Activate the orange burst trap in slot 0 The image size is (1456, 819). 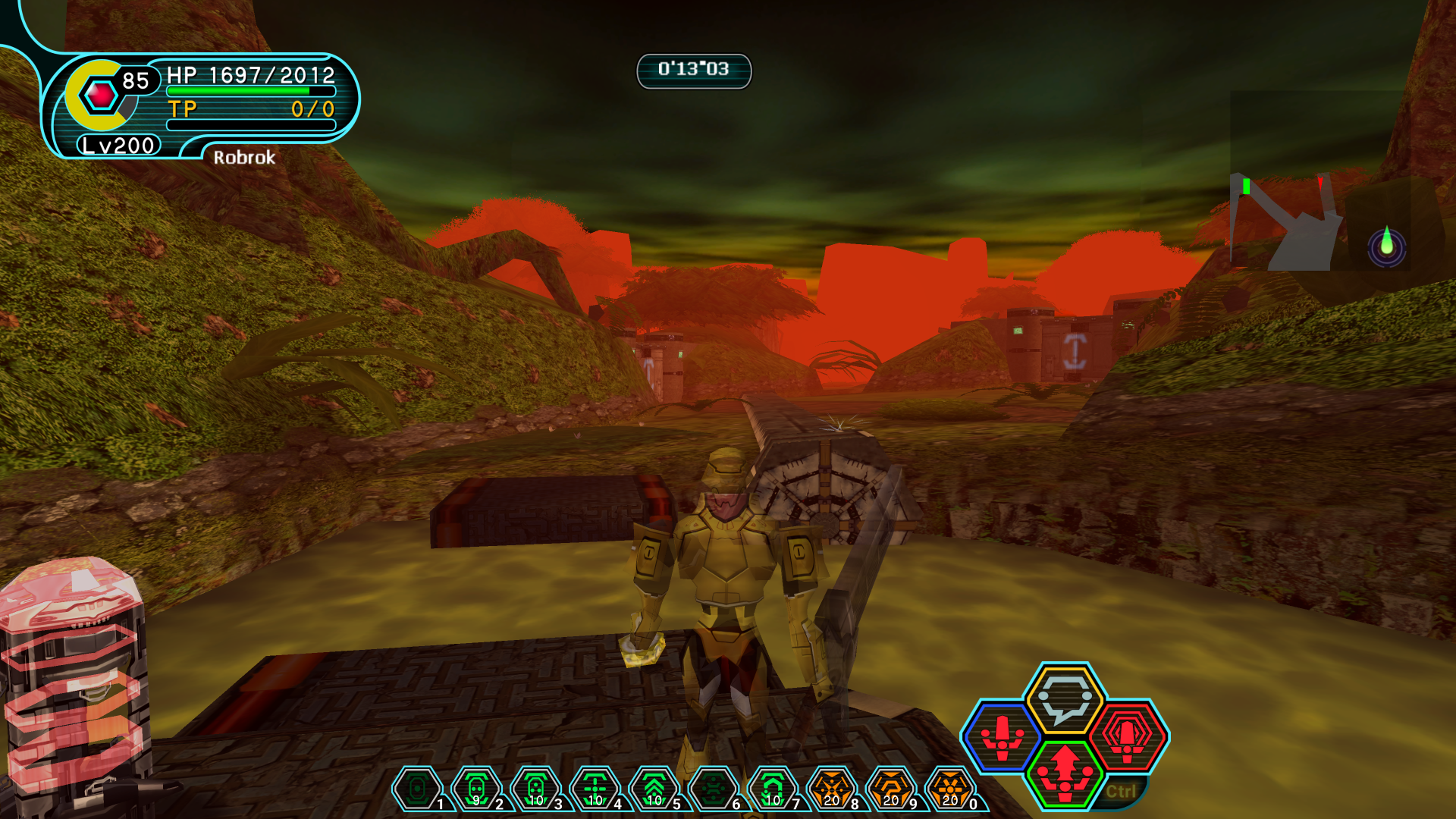coord(950,789)
